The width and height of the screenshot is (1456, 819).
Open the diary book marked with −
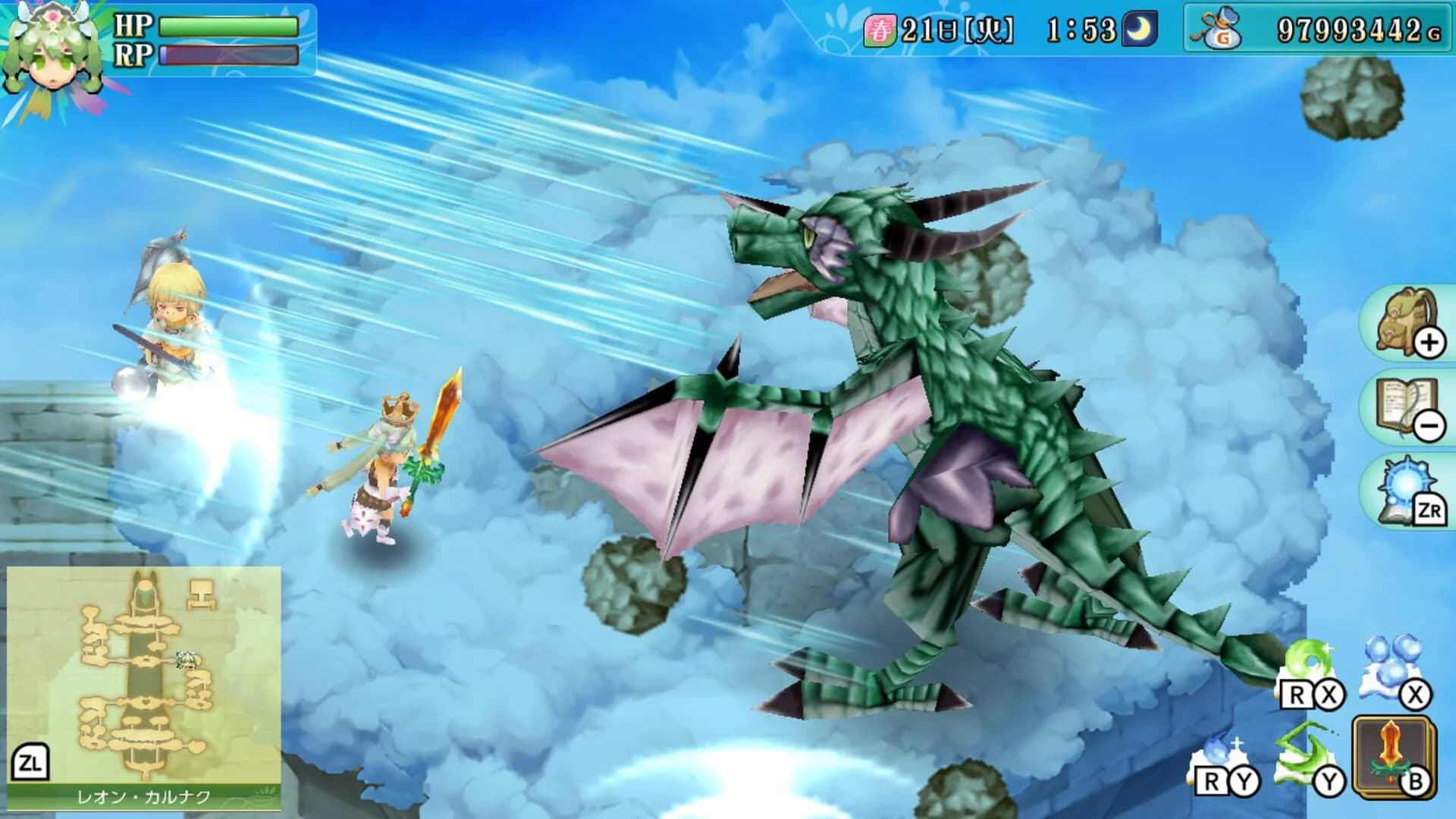(1409, 406)
